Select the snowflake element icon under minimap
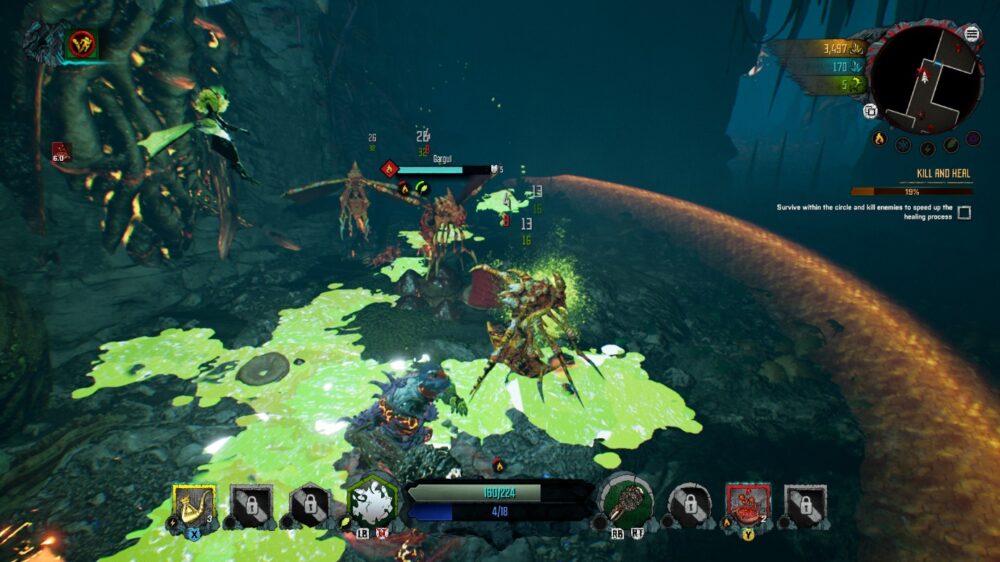Viewport: 1000px width, 562px height. [903, 145]
